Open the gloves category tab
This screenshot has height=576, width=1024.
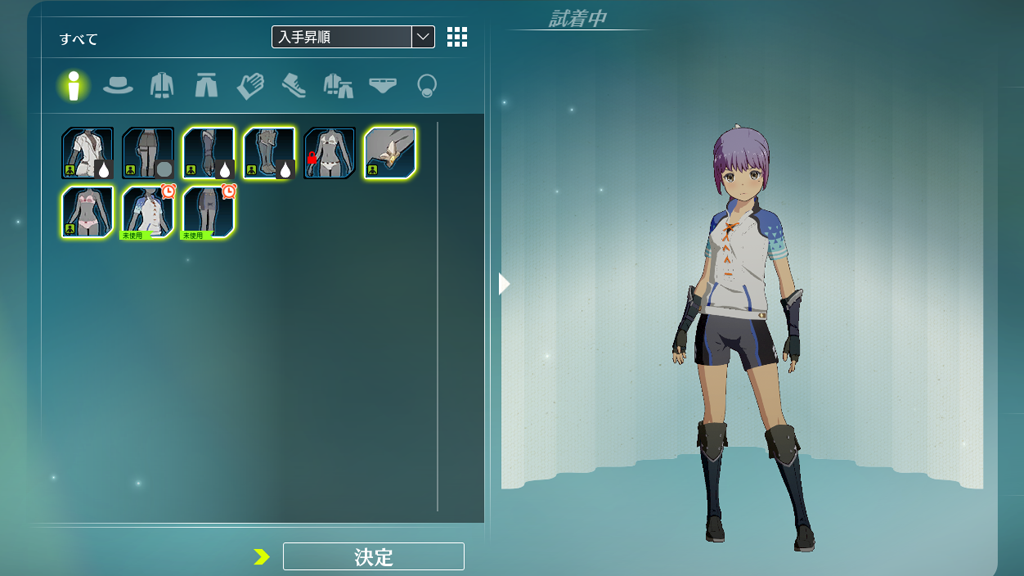[x=250, y=86]
